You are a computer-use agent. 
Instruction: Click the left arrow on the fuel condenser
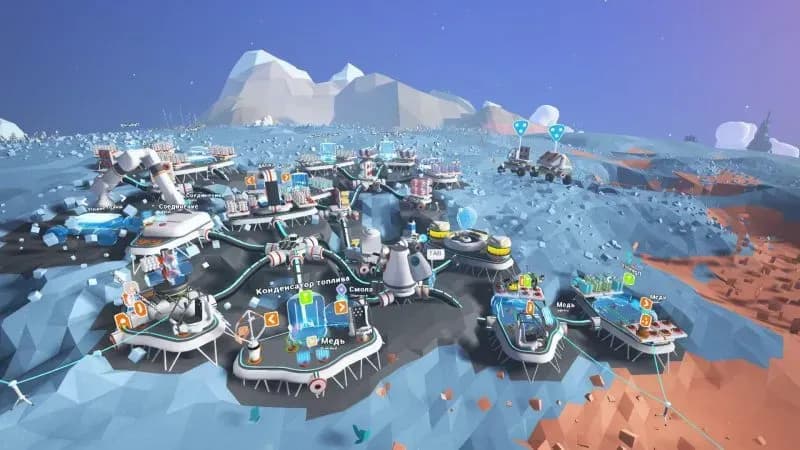coord(271,319)
